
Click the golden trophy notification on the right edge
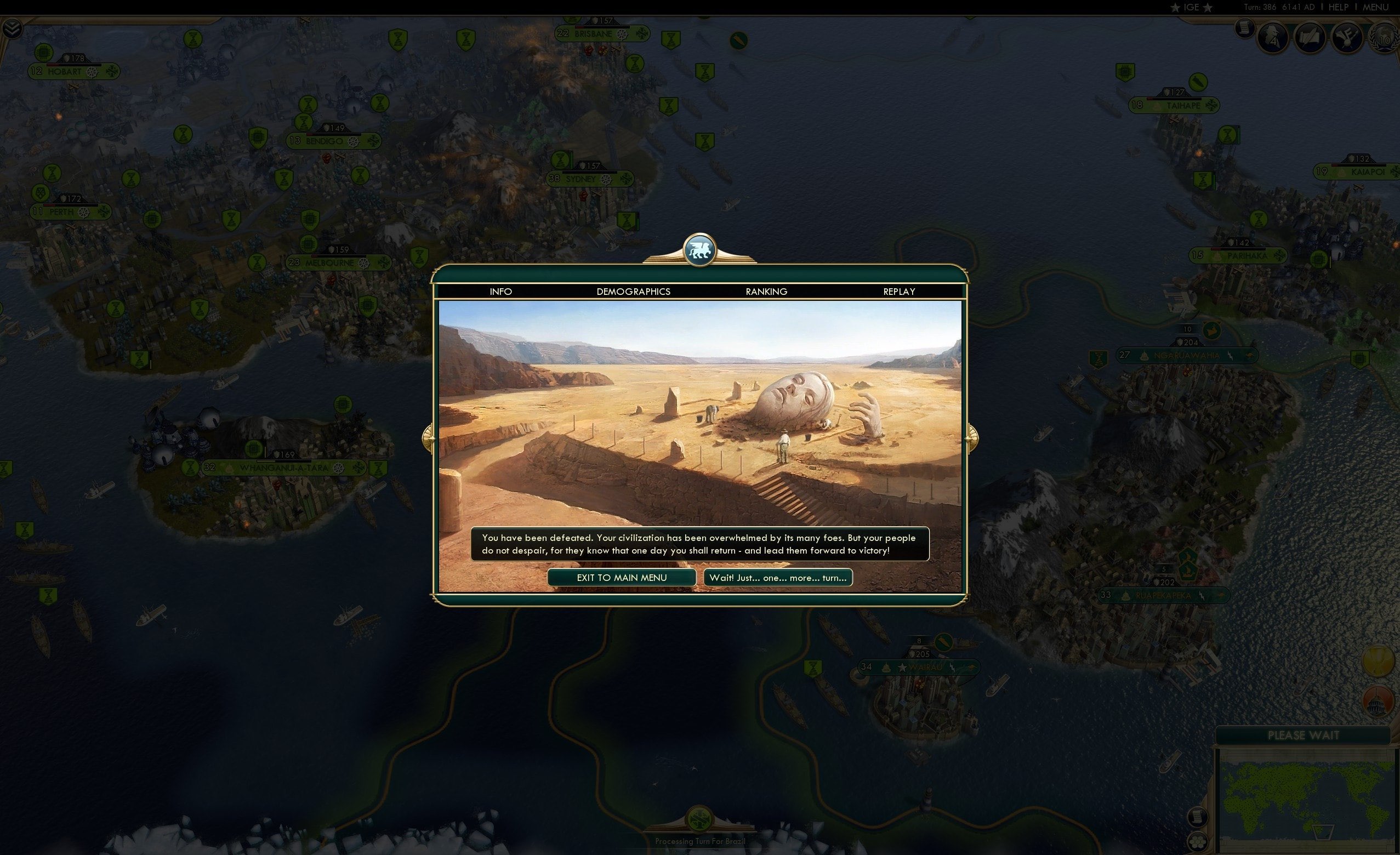1379,660
